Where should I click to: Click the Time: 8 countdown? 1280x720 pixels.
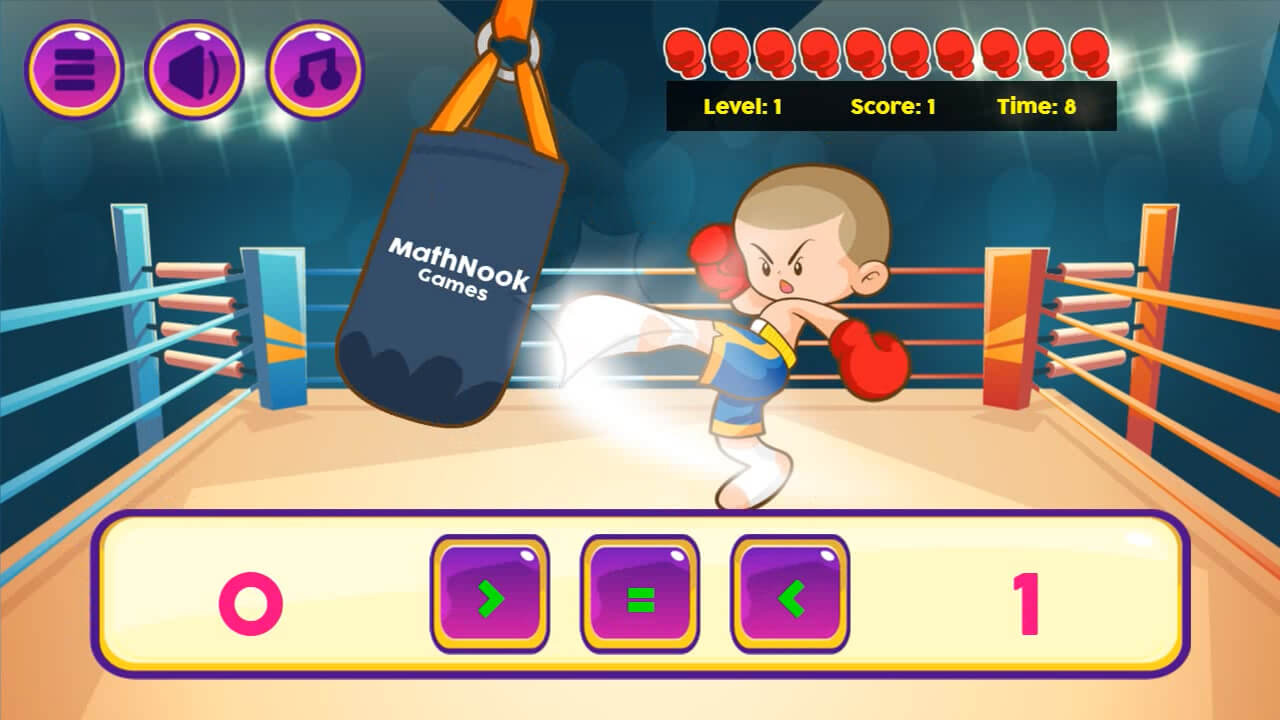pos(1037,104)
